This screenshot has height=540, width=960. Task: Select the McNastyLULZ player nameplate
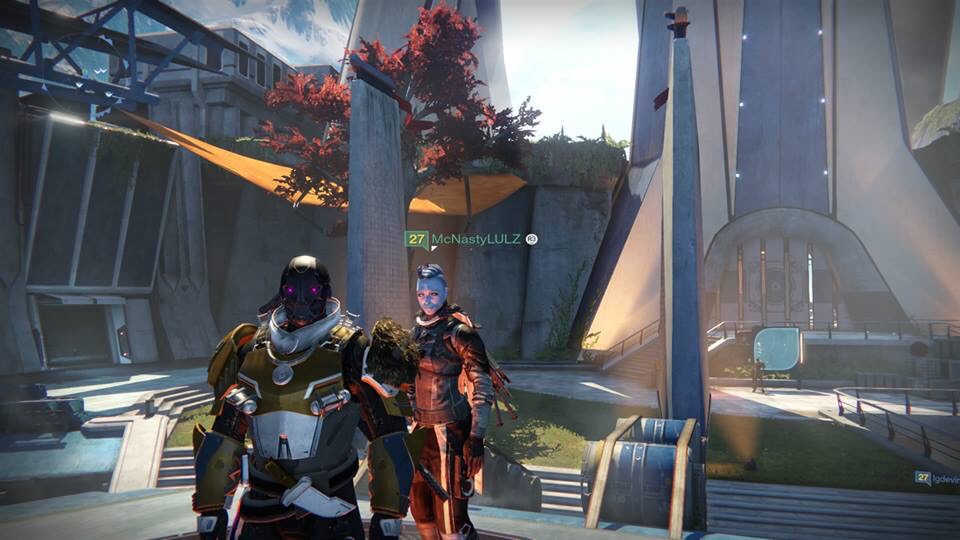(470, 239)
